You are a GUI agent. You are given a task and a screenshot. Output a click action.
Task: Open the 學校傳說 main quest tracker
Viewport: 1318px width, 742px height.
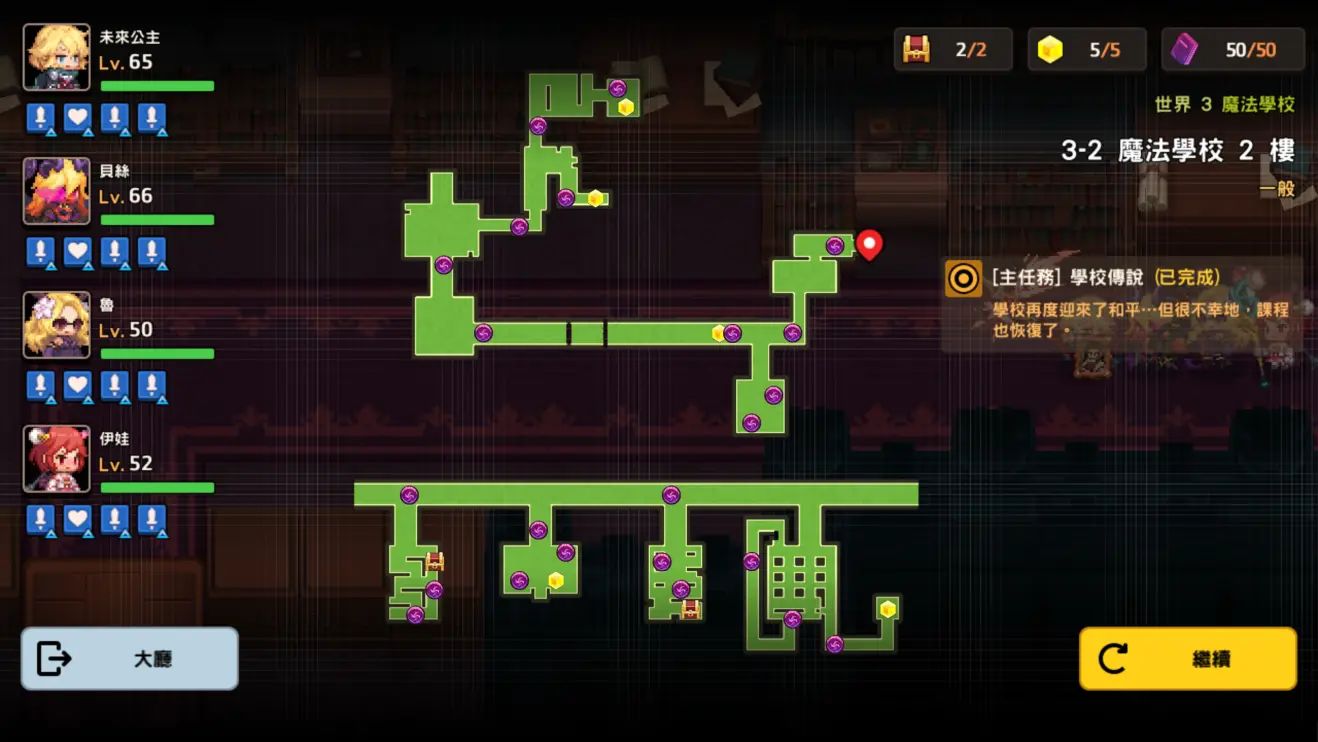click(1121, 304)
